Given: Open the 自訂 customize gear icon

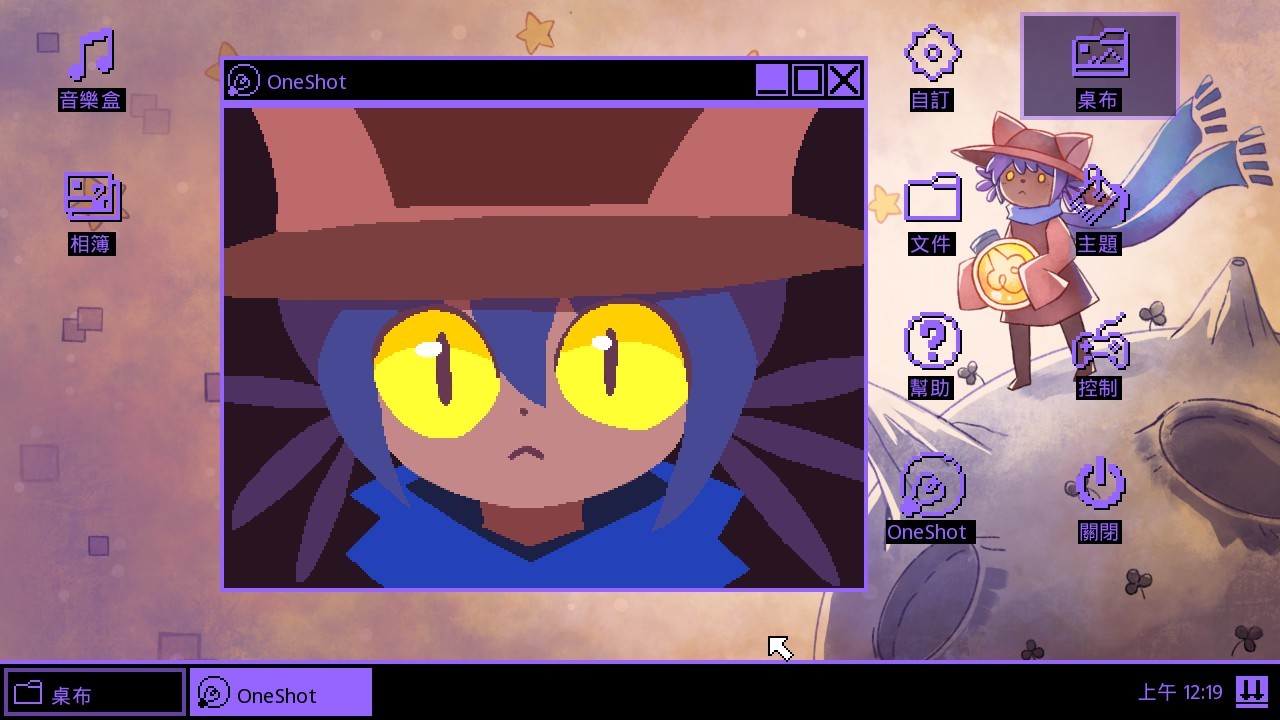Looking at the screenshot, I should click(932, 55).
